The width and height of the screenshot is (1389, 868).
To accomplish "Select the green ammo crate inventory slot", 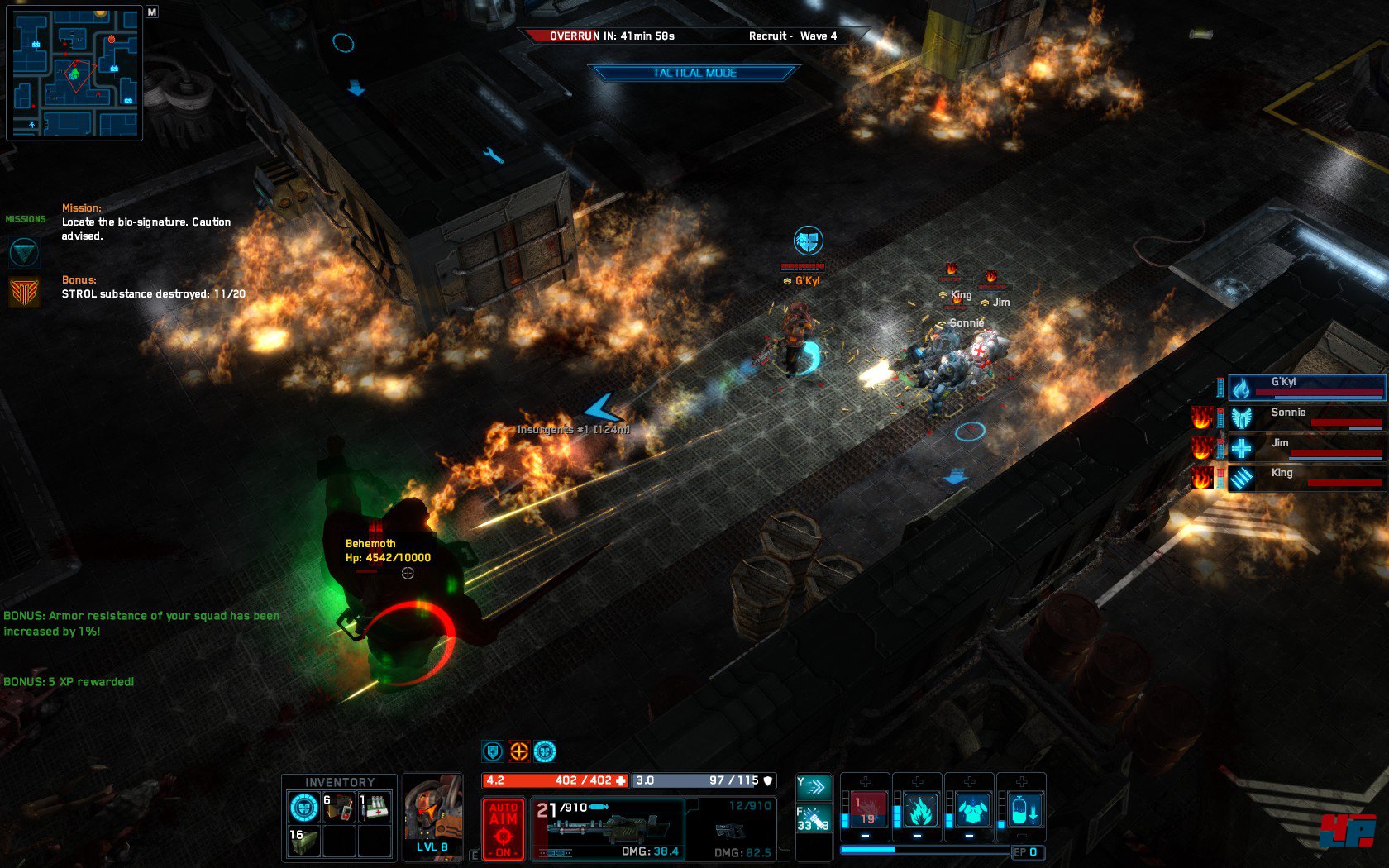I will pyautogui.click(x=303, y=842).
